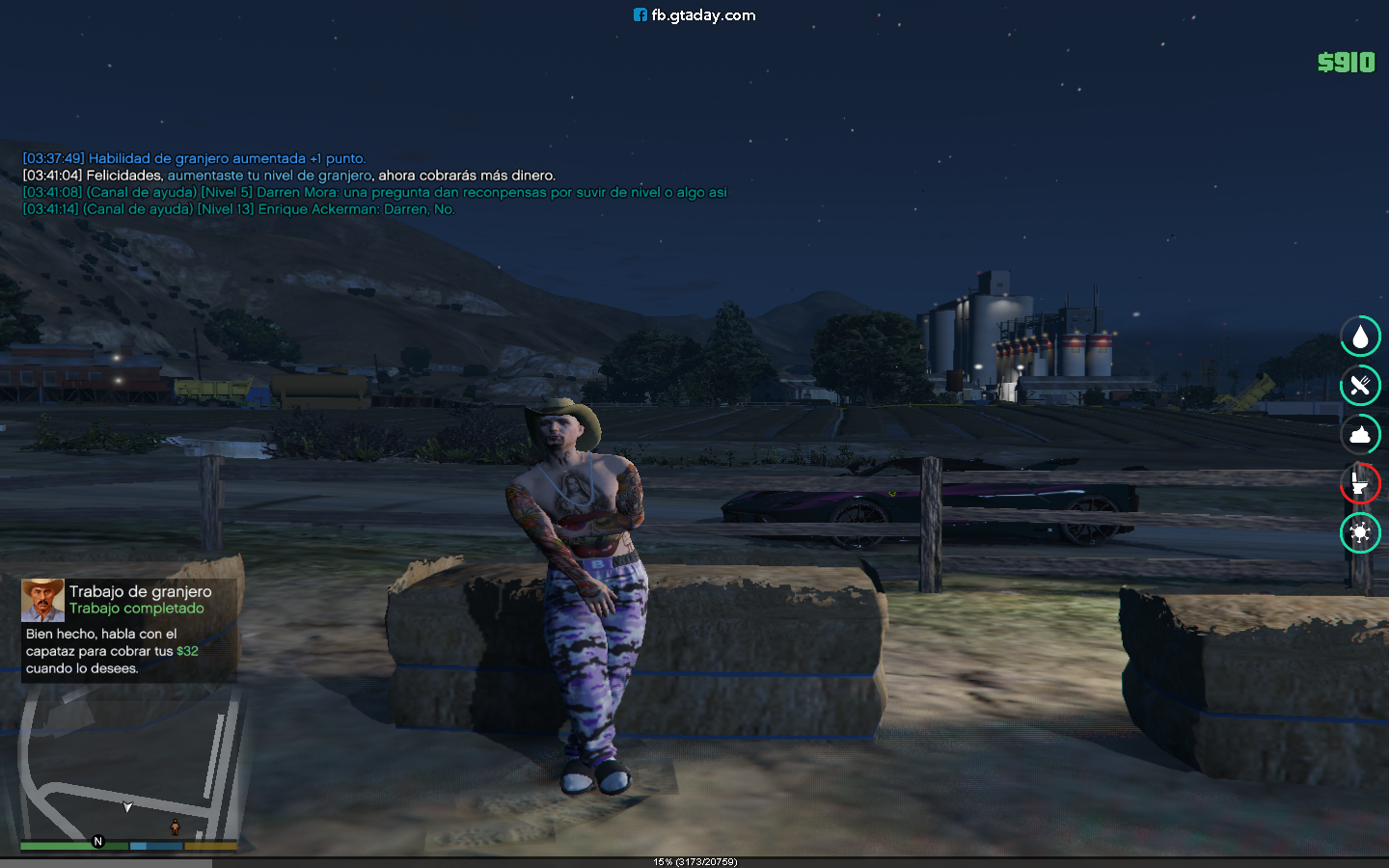Click the water drop thirst icon

pos(1360,337)
